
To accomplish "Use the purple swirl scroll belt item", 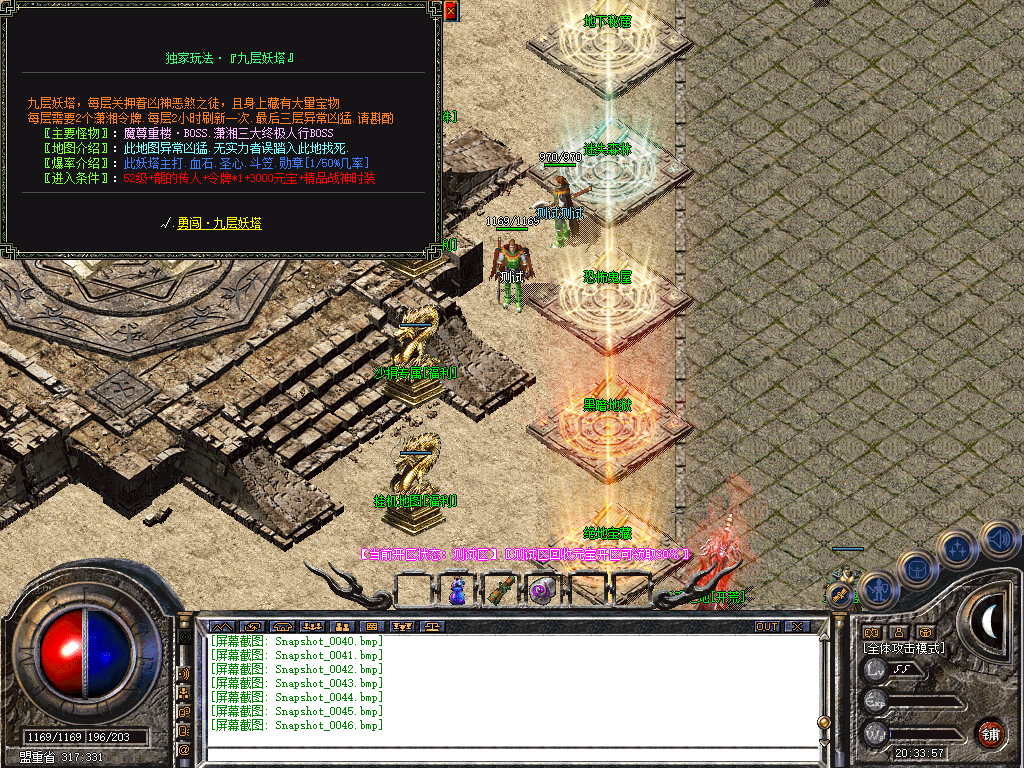I will tap(541, 591).
